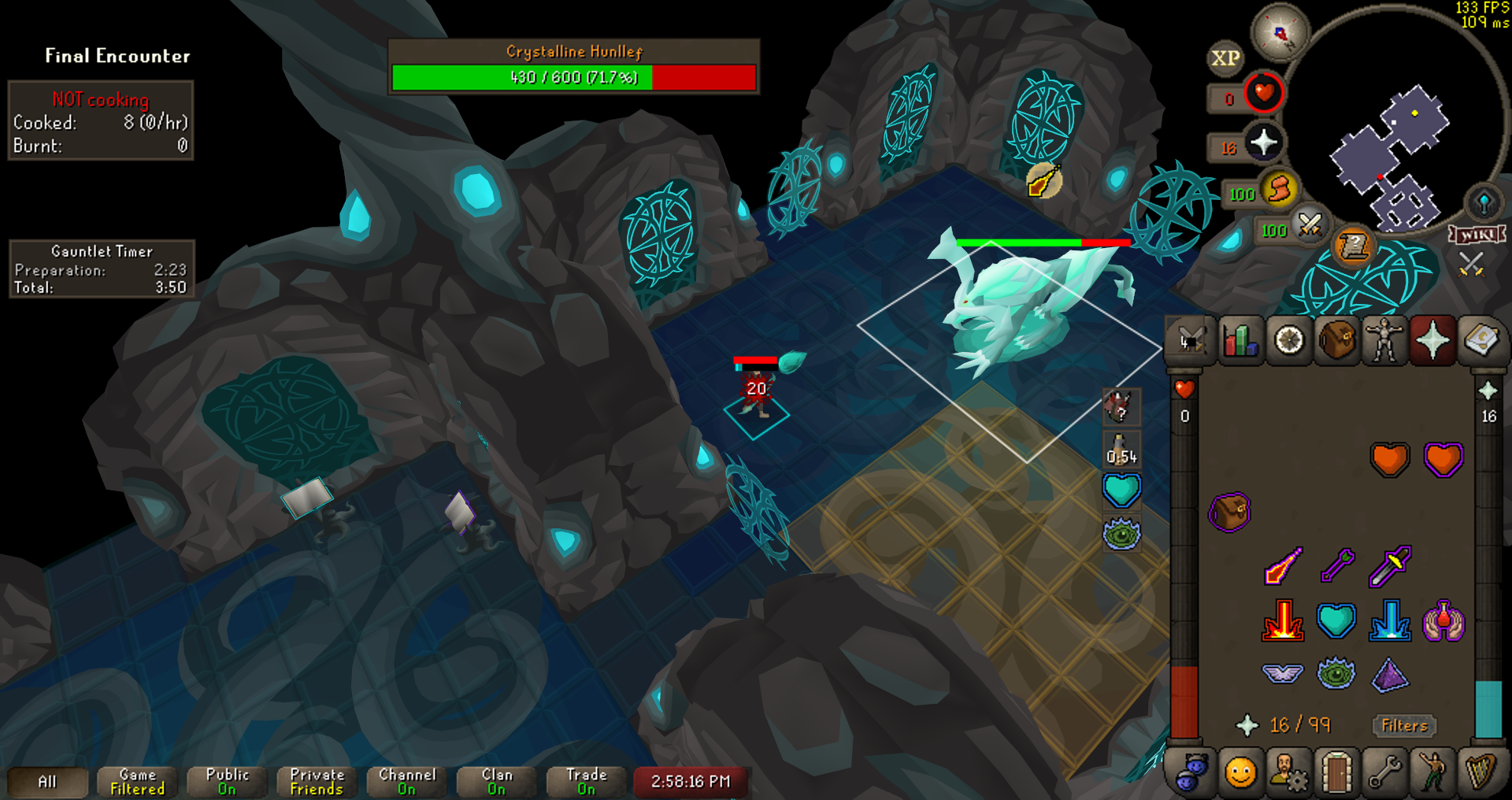The width and height of the screenshot is (1512, 800).
Task: Activate the Augury purple pyramid prayer
Action: click(x=1390, y=676)
